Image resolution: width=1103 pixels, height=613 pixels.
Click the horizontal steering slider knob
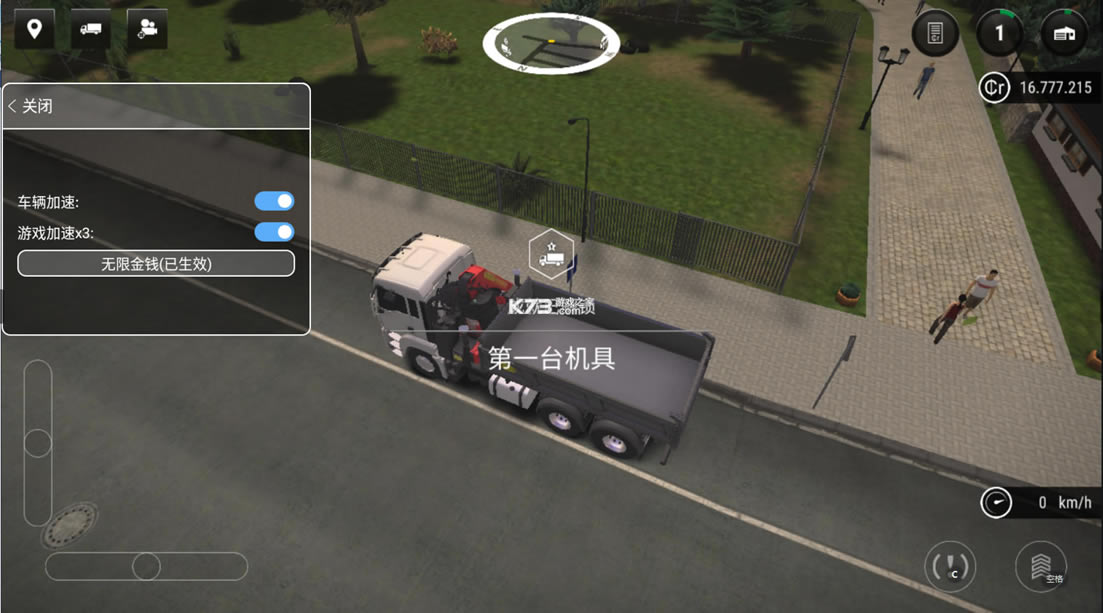click(146, 566)
